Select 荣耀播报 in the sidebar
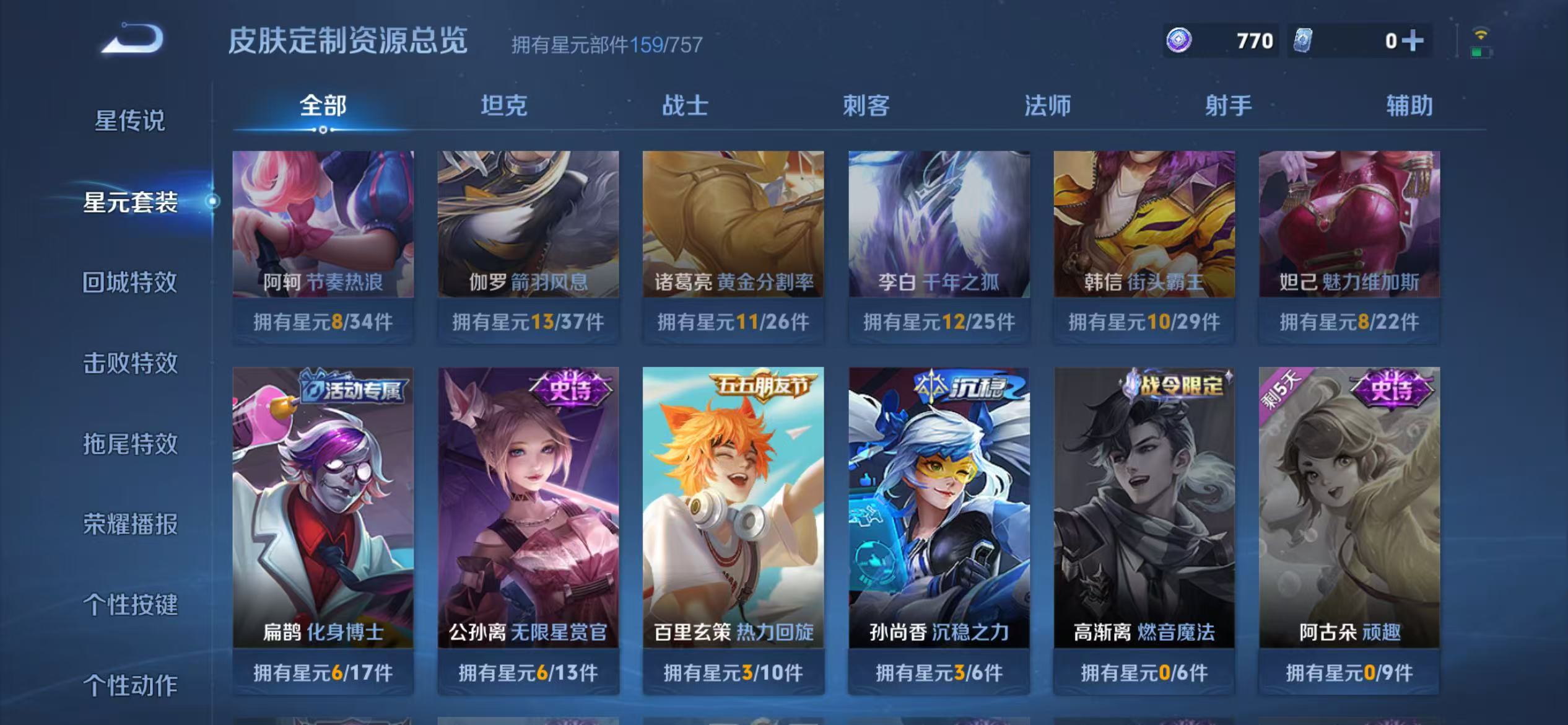Image resolution: width=1568 pixels, height=725 pixels. [130, 524]
